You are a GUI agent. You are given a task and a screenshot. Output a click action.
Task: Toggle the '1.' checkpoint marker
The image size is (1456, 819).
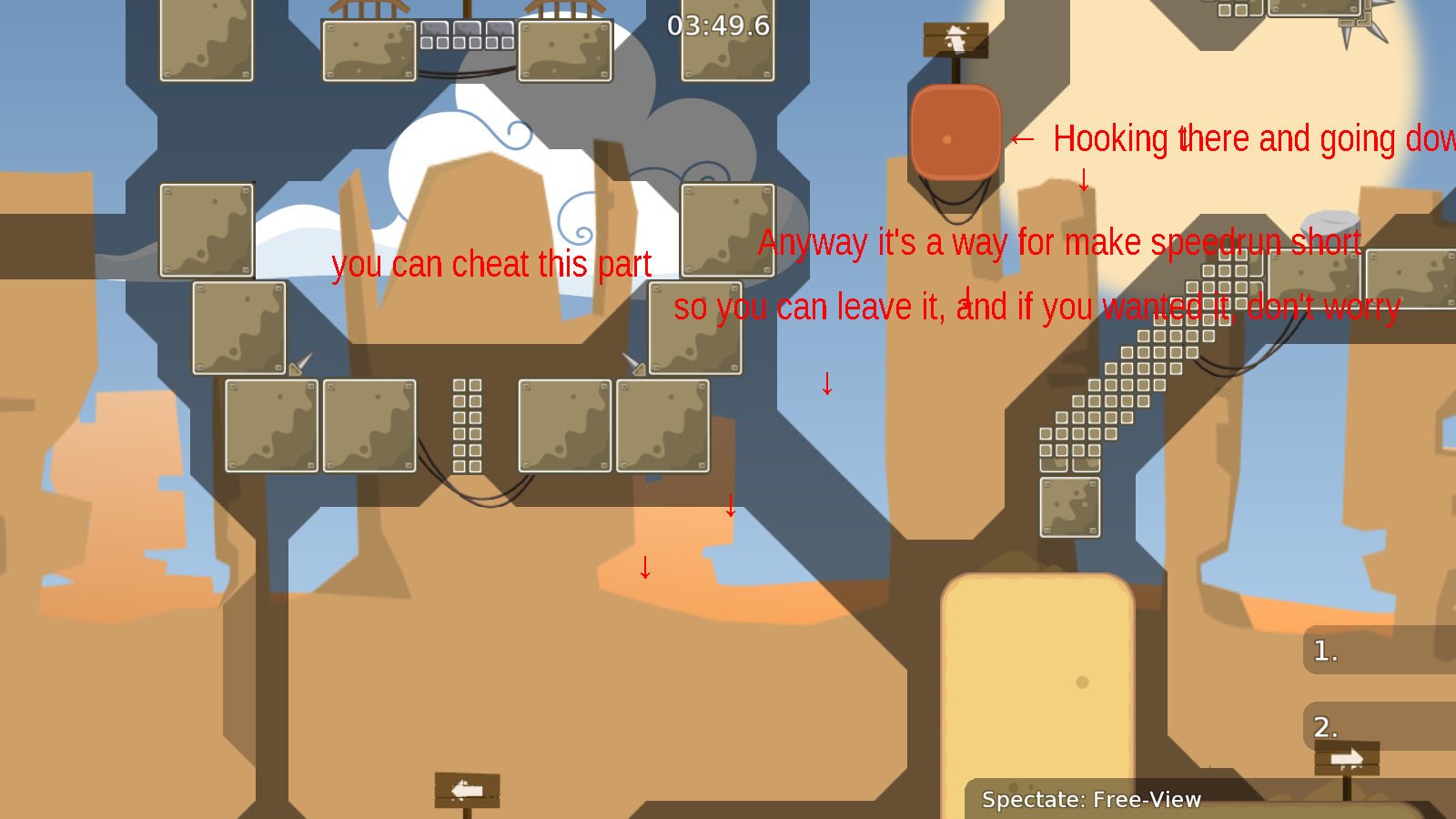coord(1324,651)
